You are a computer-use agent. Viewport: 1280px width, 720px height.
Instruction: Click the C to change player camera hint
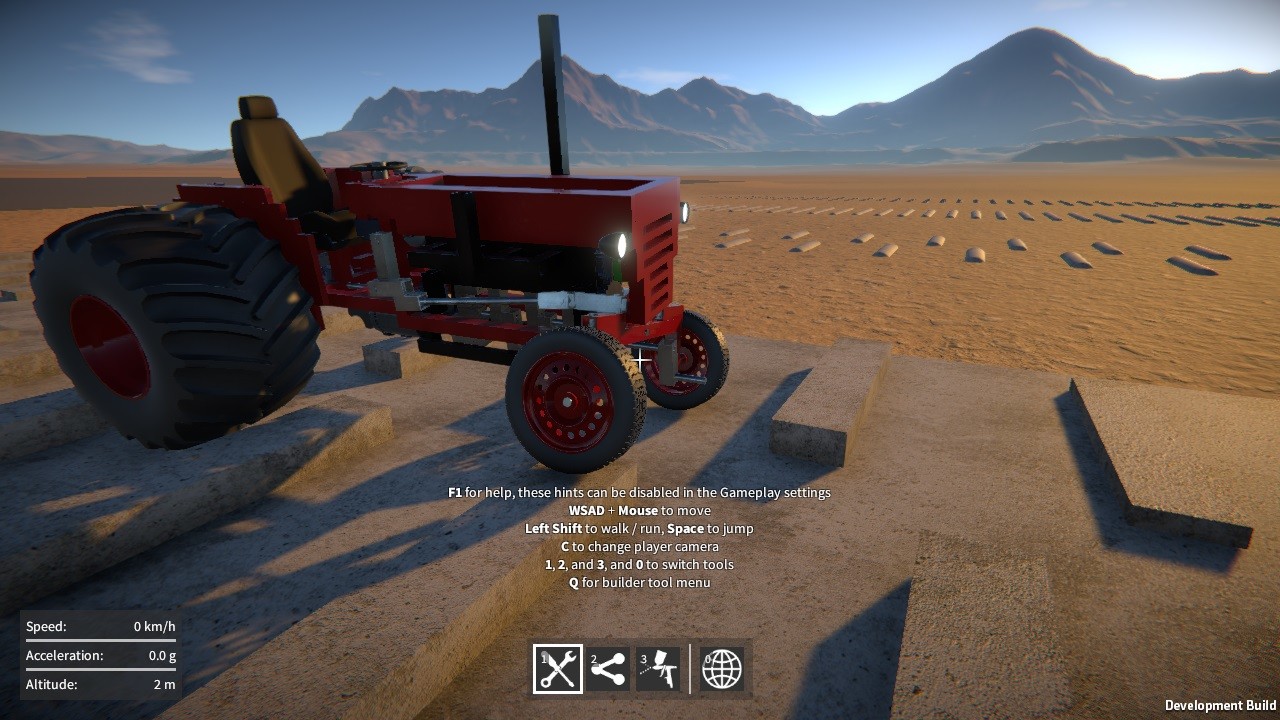(640, 546)
